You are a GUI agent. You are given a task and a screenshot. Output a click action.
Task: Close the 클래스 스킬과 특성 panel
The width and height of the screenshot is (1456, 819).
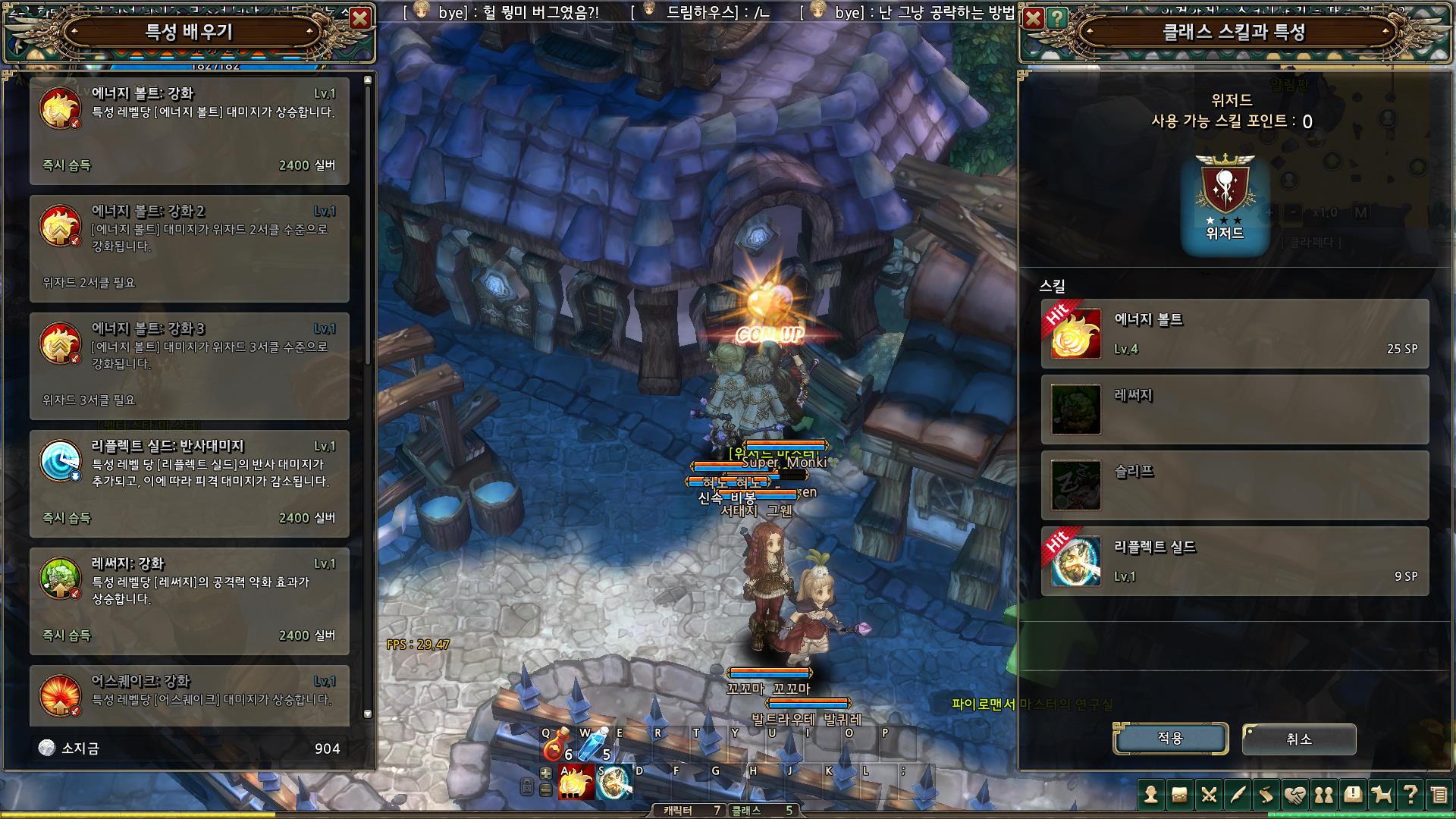(1033, 18)
